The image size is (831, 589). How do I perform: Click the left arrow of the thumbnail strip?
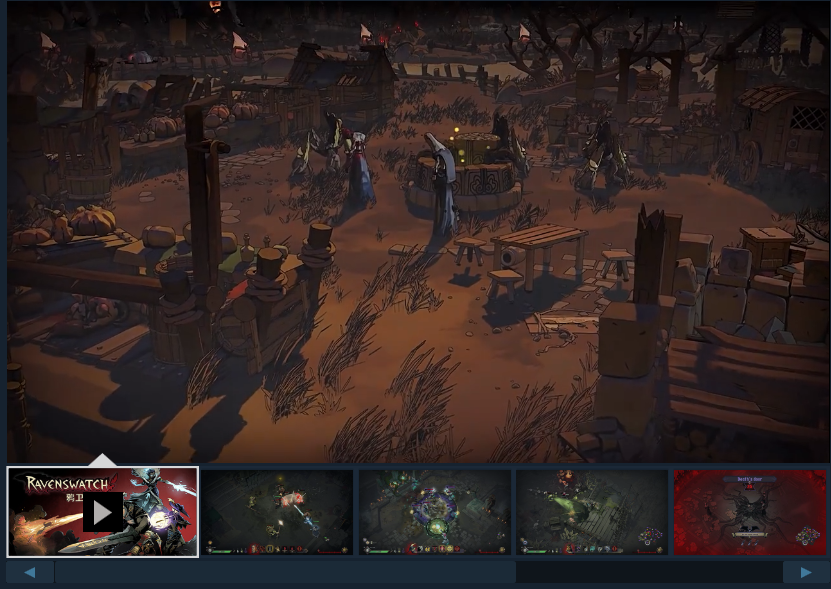pos(30,572)
